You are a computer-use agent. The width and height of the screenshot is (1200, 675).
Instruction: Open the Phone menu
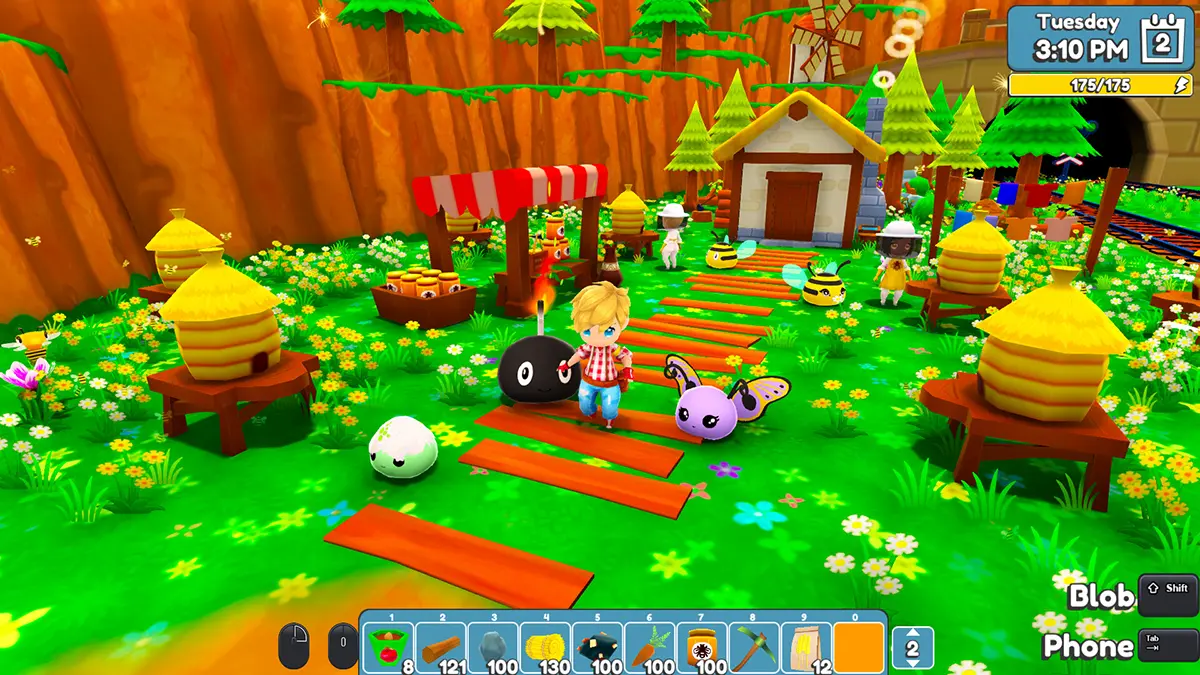[x=1087, y=647]
